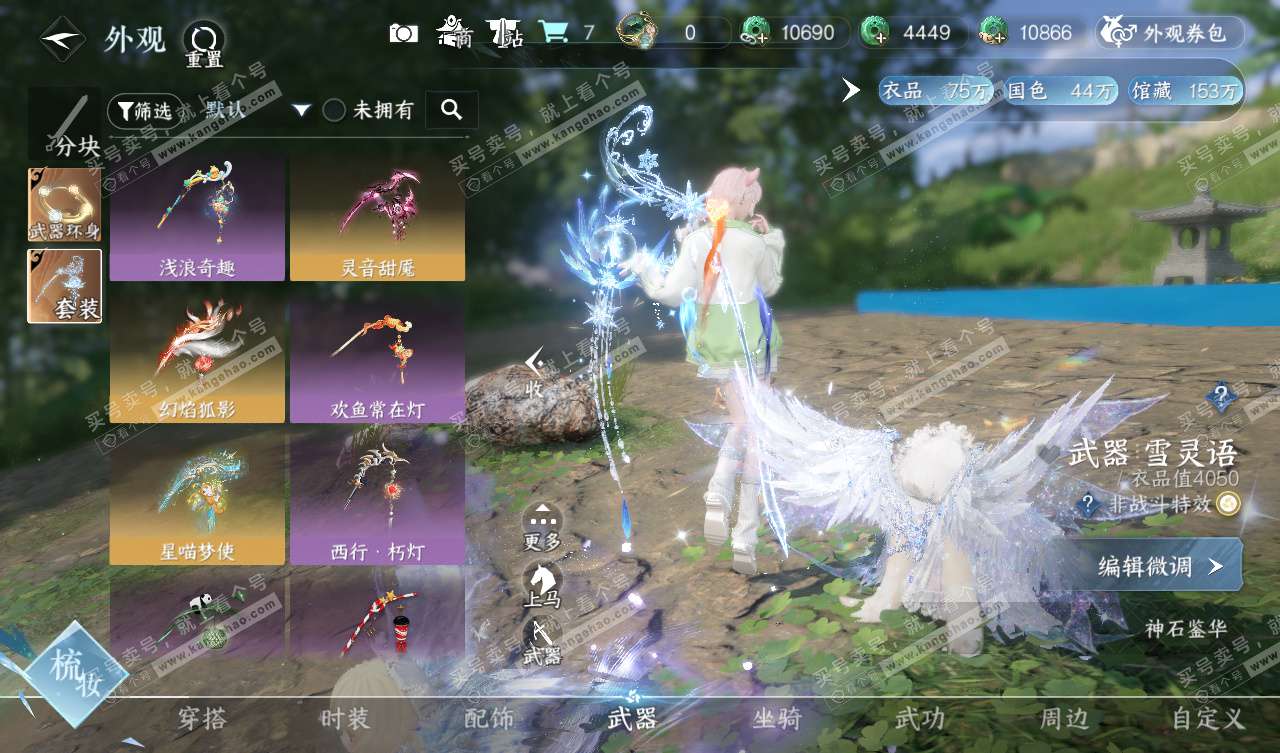The image size is (1280, 753).
Task: Open the 筛选 filter options
Action: tap(145, 110)
